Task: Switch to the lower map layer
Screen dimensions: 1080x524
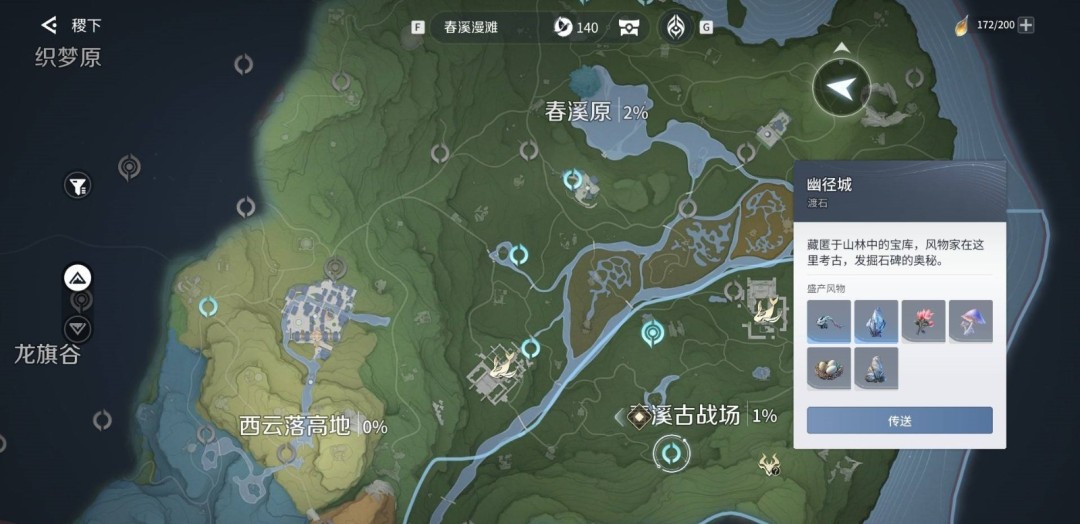Action: (78, 328)
